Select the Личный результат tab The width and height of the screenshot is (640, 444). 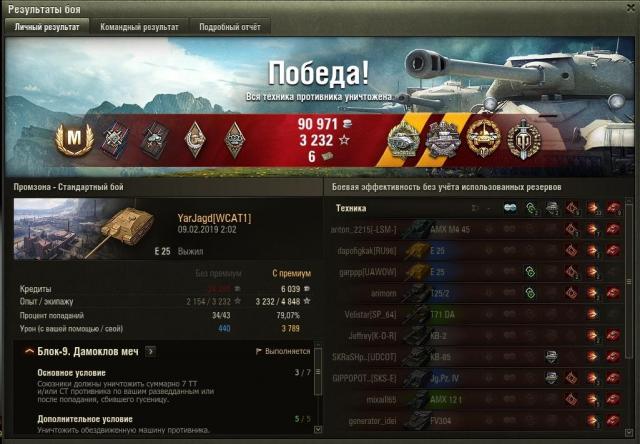tap(47, 27)
